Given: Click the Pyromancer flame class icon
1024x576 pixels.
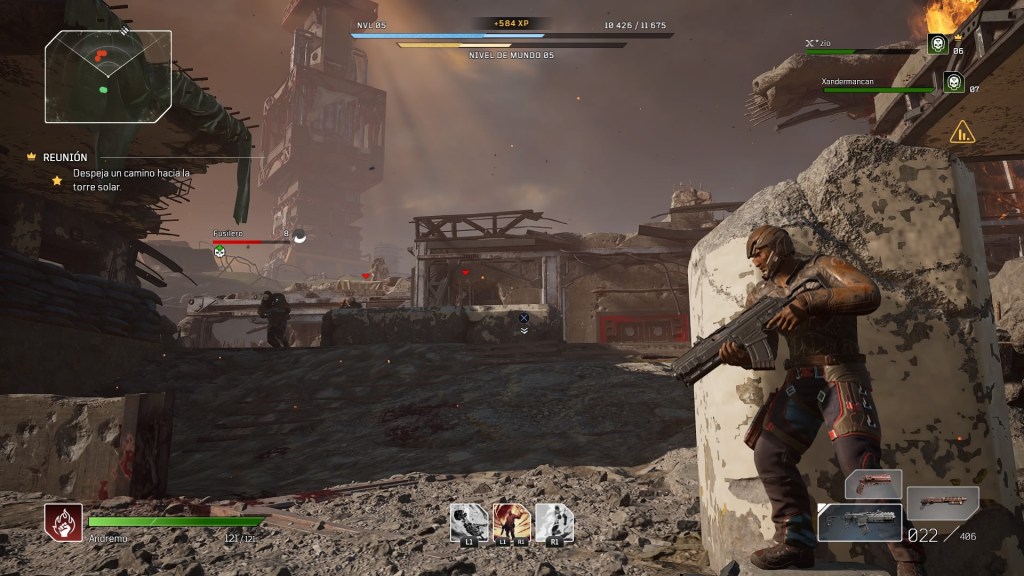Looking at the screenshot, I should tap(63, 522).
